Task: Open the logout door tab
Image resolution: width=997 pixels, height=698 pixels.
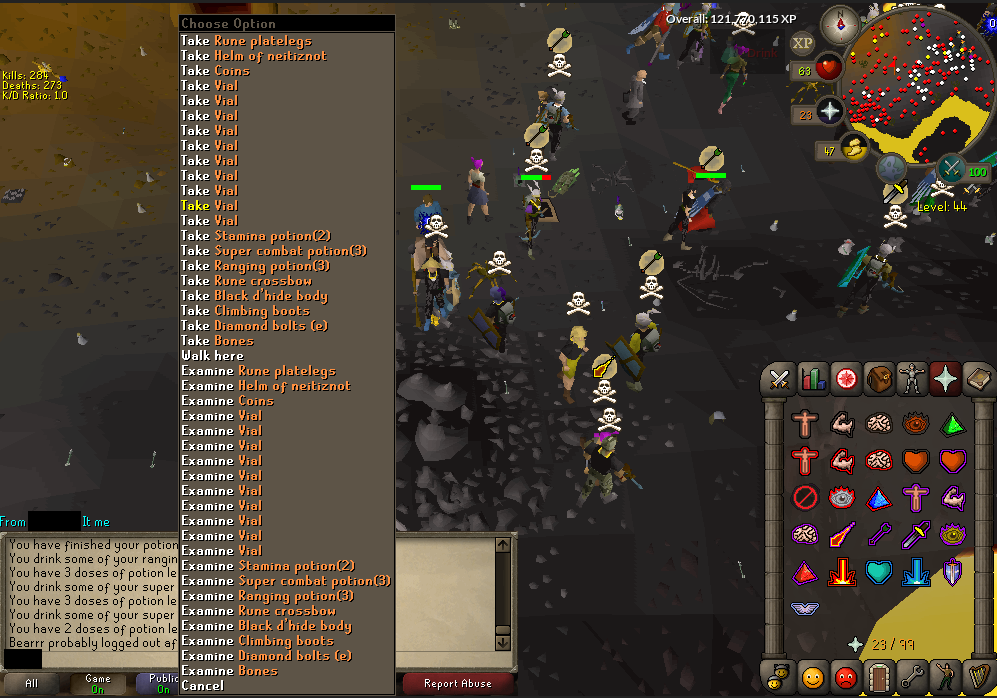Action: (880, 677)
